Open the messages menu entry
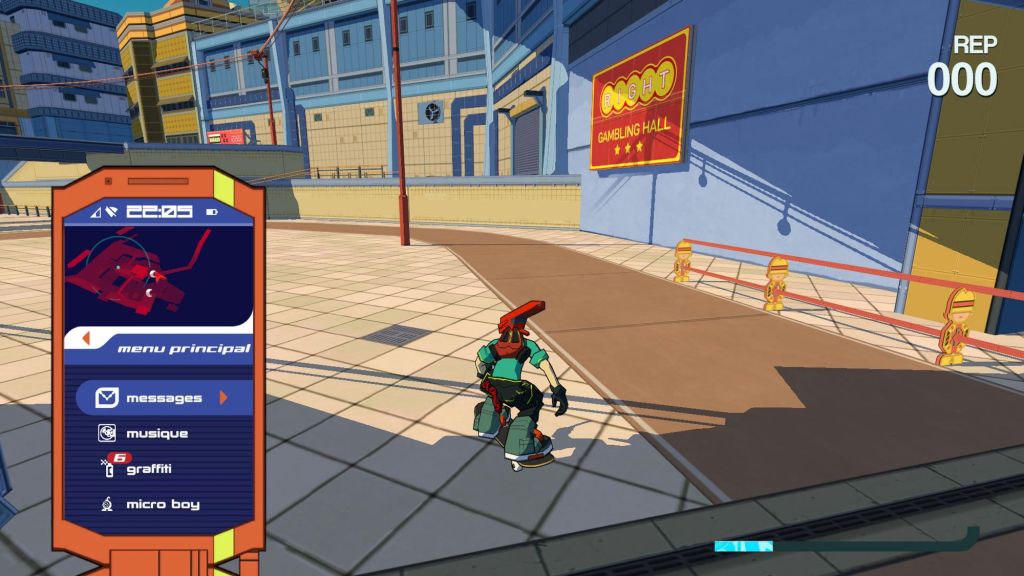This screenshot has height=576, width=1024. pos(160,398)
